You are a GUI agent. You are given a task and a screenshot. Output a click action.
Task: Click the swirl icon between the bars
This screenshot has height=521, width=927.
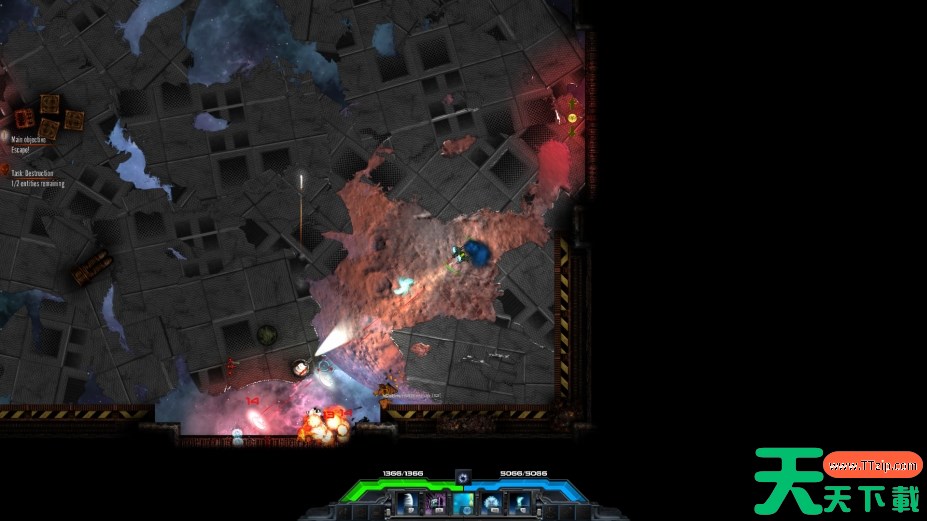coord(462,477)
